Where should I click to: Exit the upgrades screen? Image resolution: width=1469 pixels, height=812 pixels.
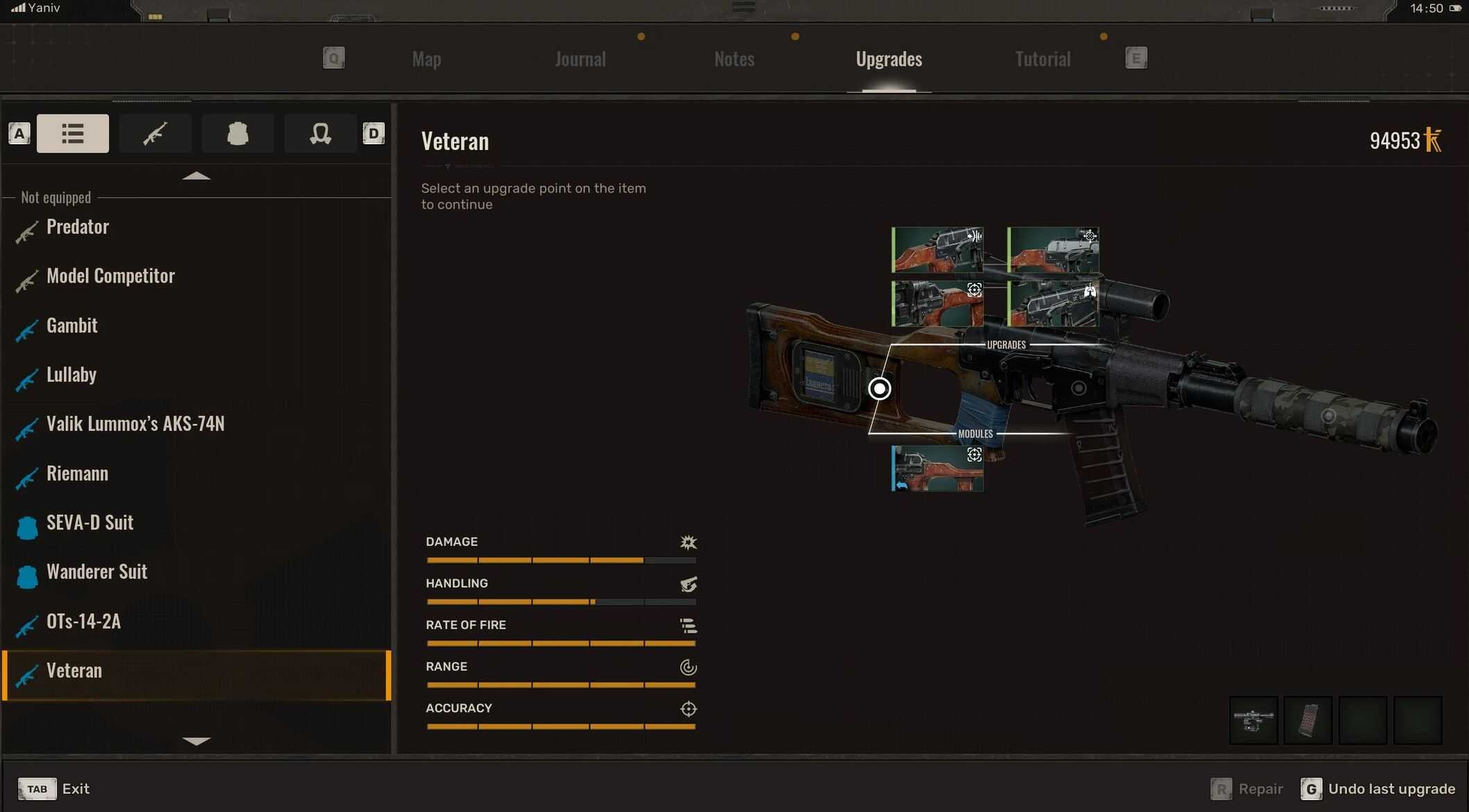pos(54,789)
